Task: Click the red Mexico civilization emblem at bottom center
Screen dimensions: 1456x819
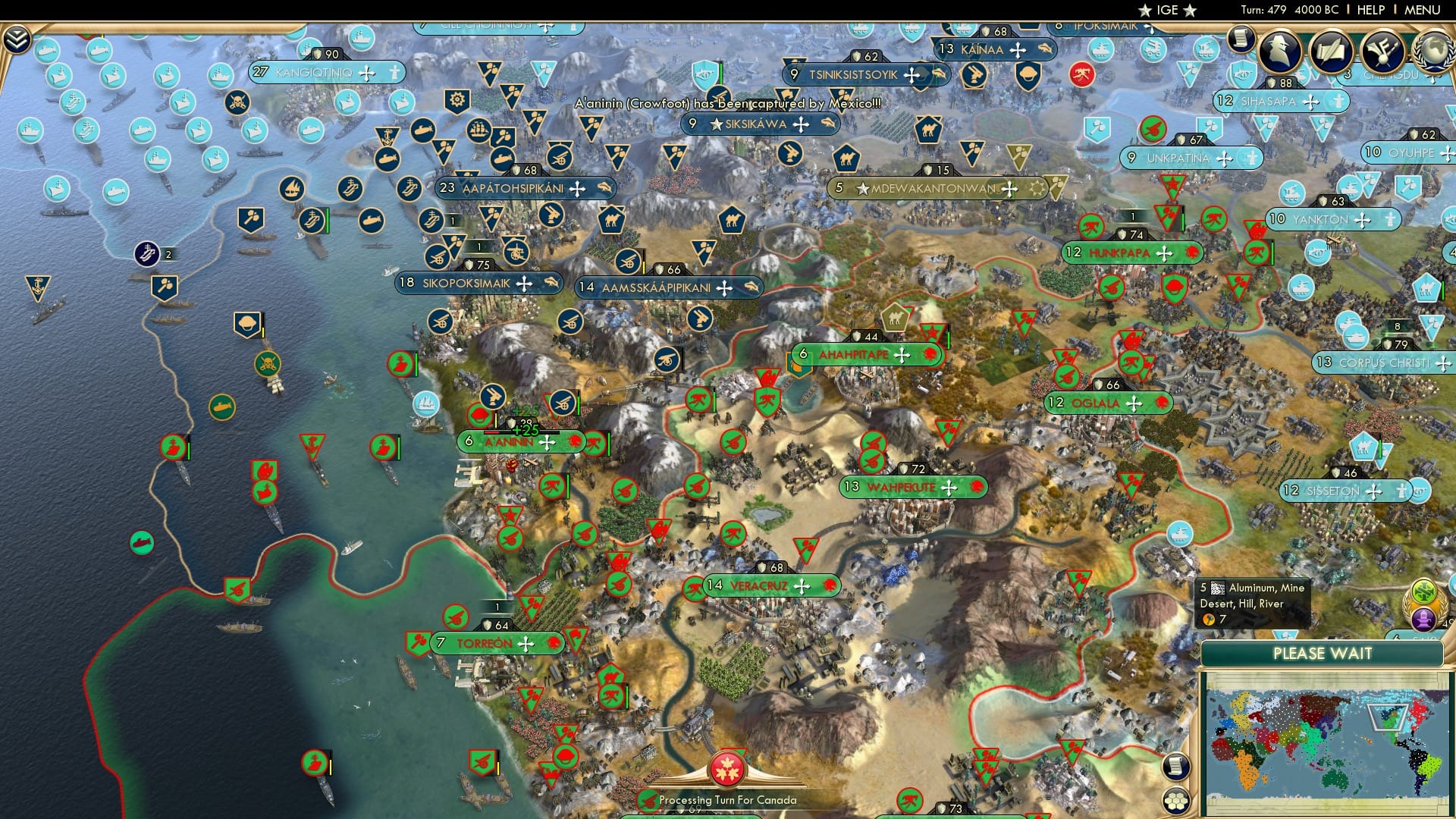Action: [x=727, y=770]
